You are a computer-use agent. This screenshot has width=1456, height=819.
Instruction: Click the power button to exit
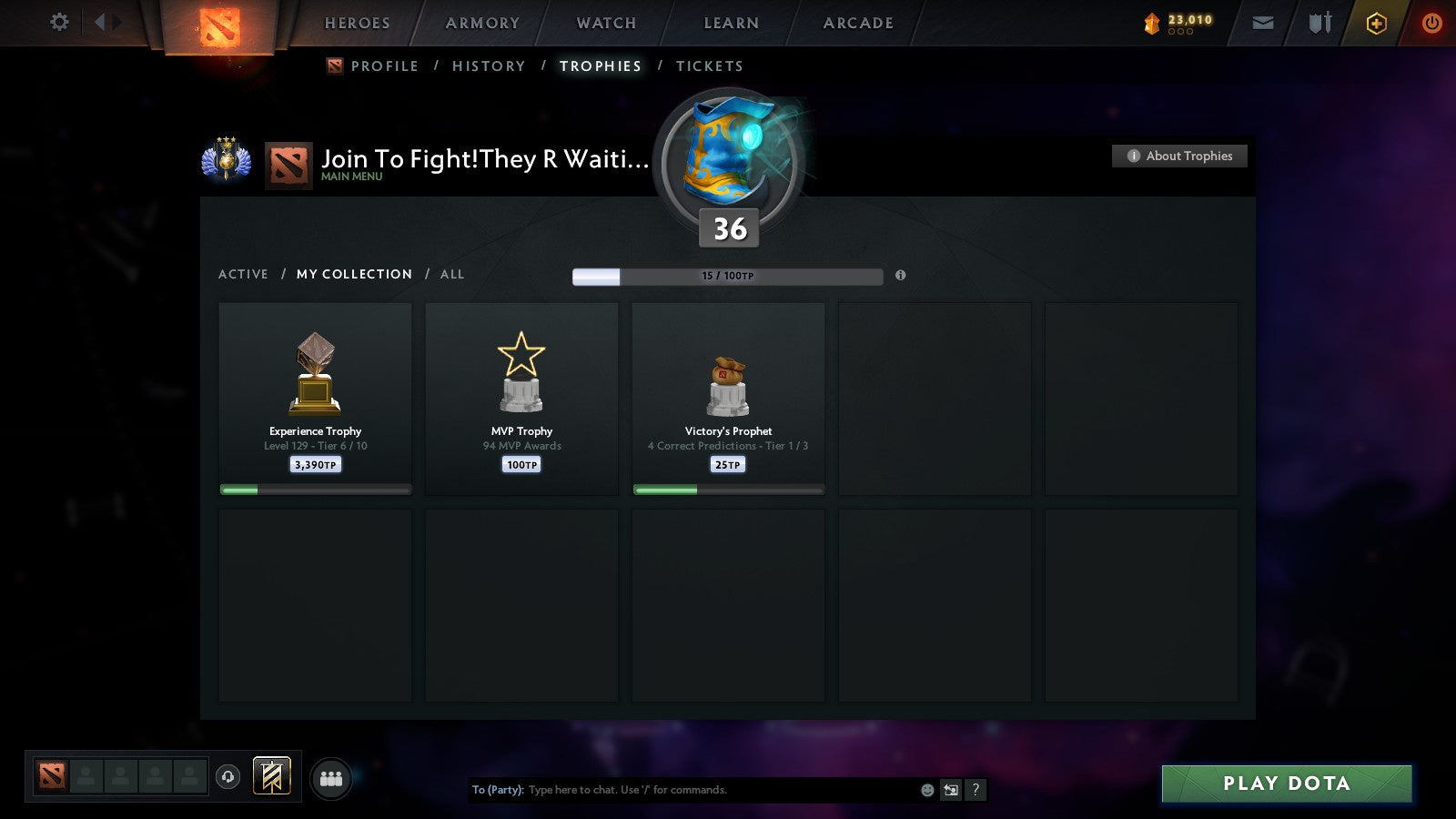click(x=1433, y=23)
